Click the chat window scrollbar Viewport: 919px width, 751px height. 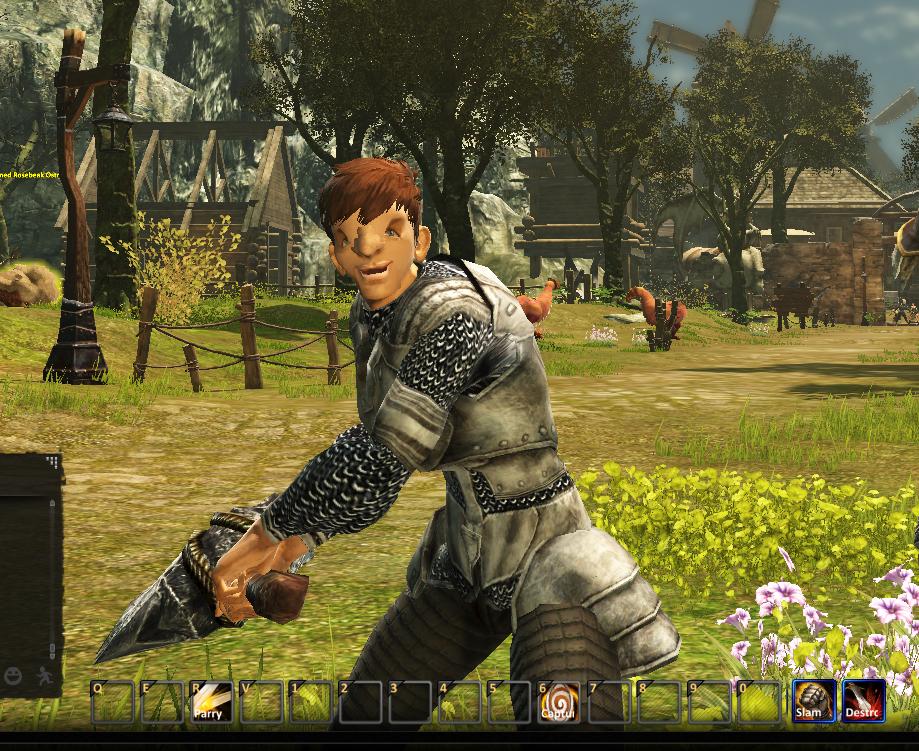(x=54, y=570)
